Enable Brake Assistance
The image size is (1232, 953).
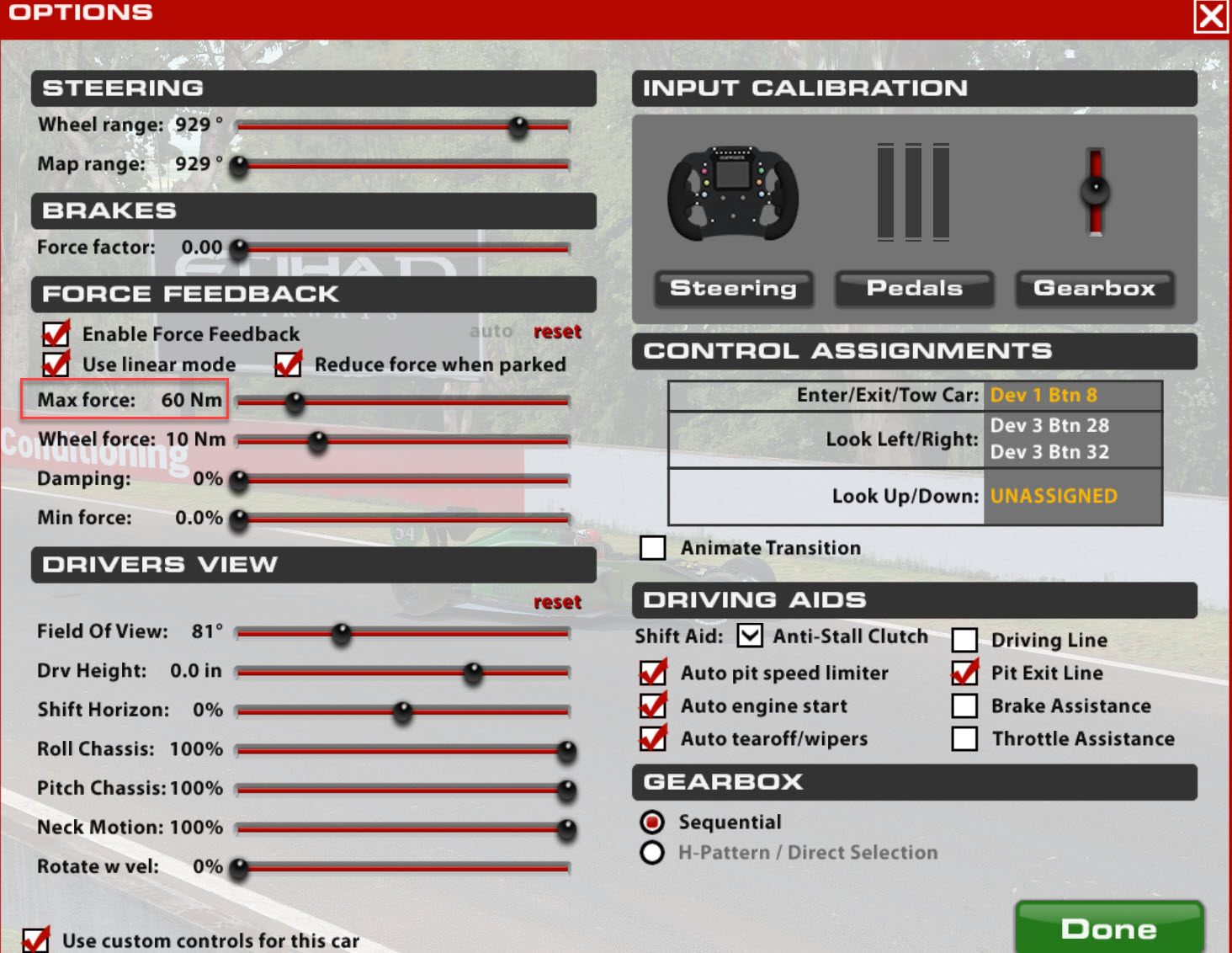pos(964,705)
